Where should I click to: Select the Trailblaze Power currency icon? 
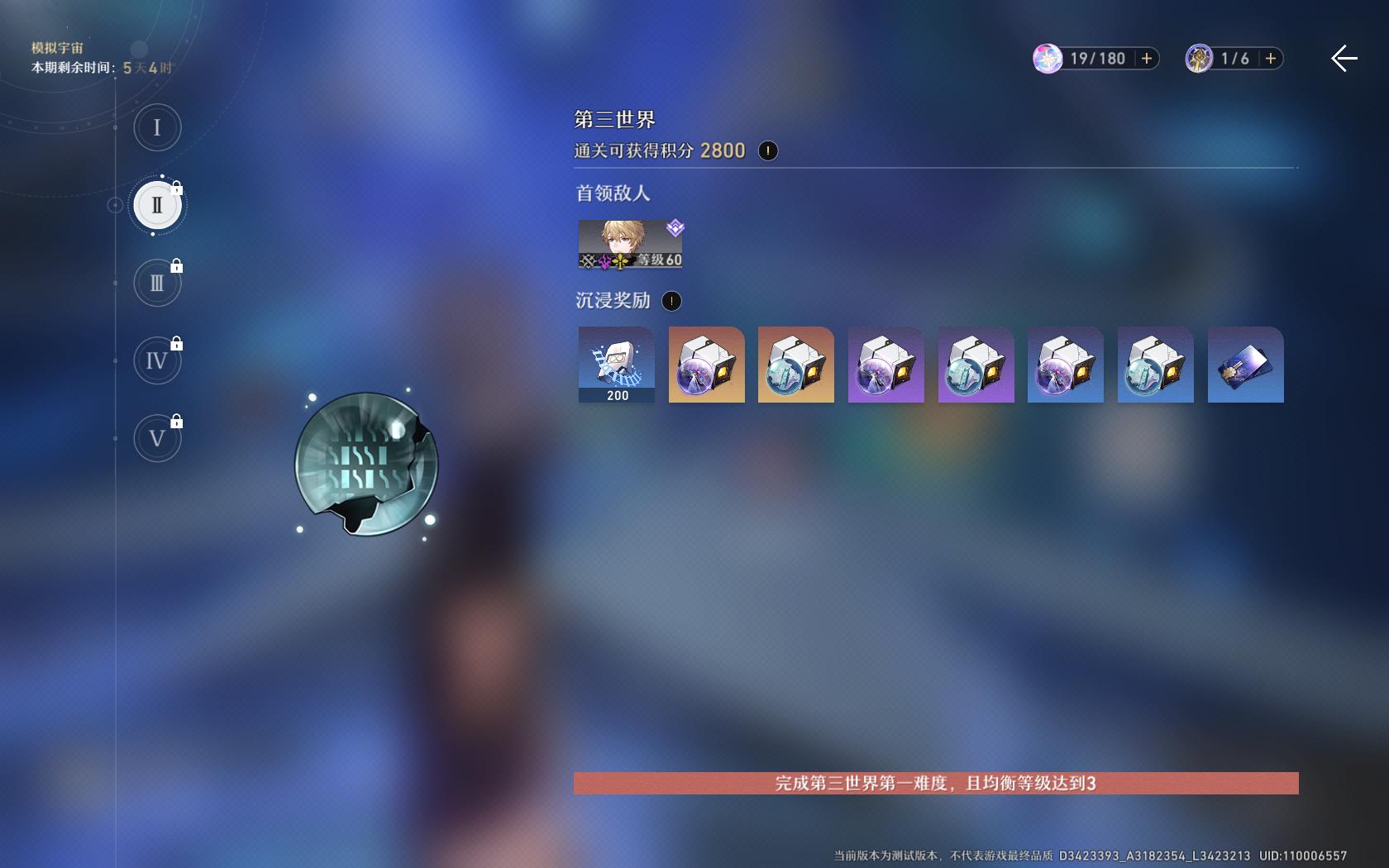[1048, 59]
